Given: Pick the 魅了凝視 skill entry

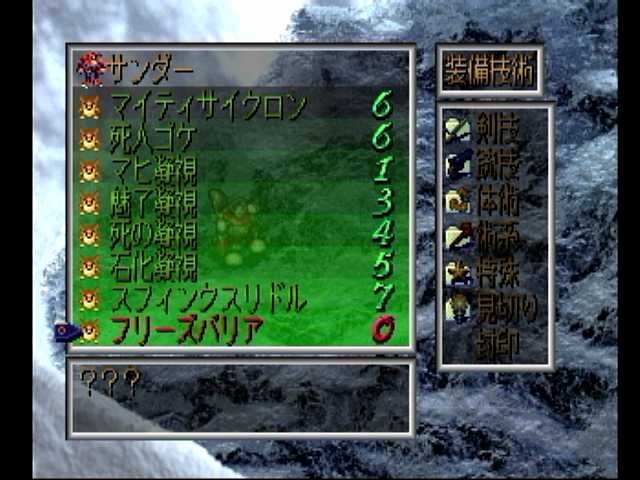Looking at the screenshot, I should pos(153,202).
